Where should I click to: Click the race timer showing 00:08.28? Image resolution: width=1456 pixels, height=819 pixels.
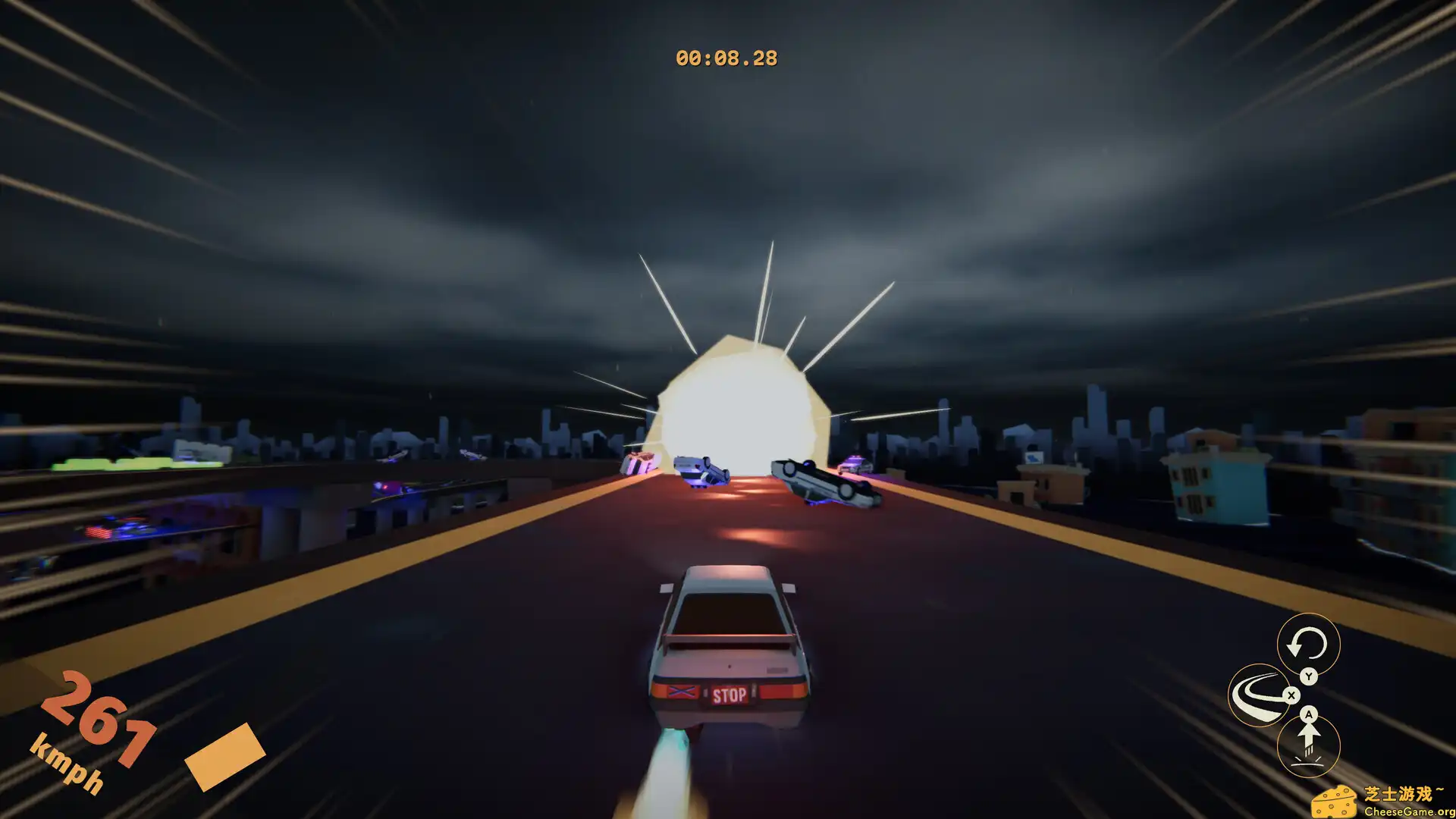[727, 56]
